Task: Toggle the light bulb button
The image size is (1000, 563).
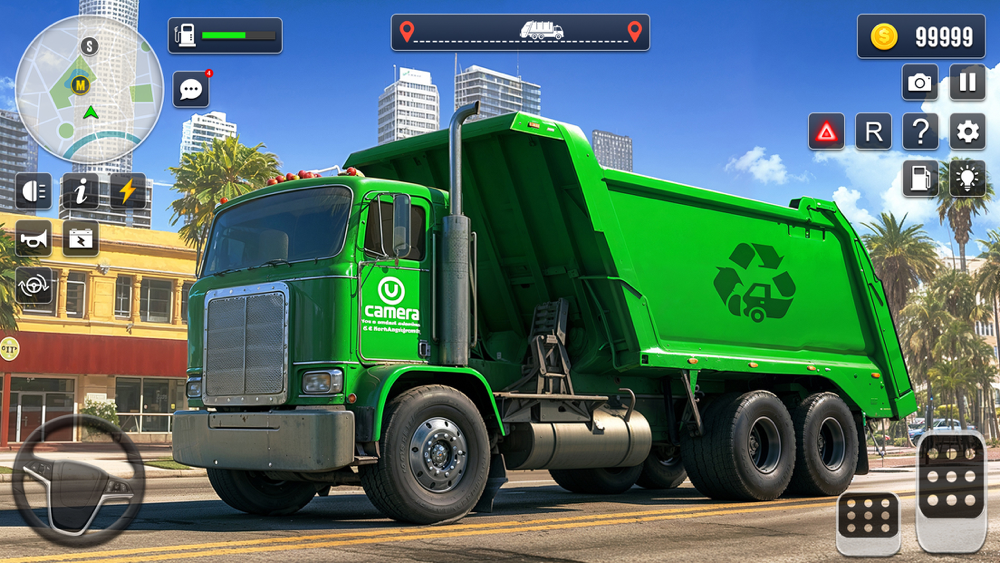Action: coord(967,178)
